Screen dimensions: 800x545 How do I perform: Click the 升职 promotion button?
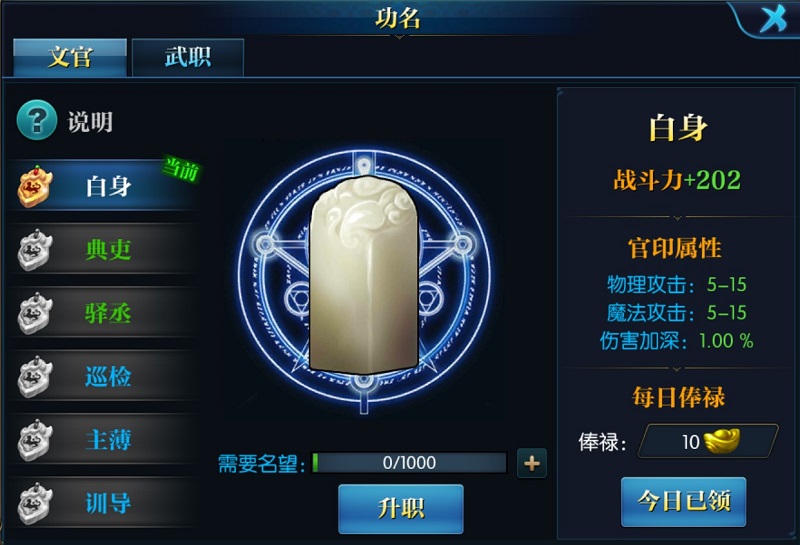[x=400, y=508]
